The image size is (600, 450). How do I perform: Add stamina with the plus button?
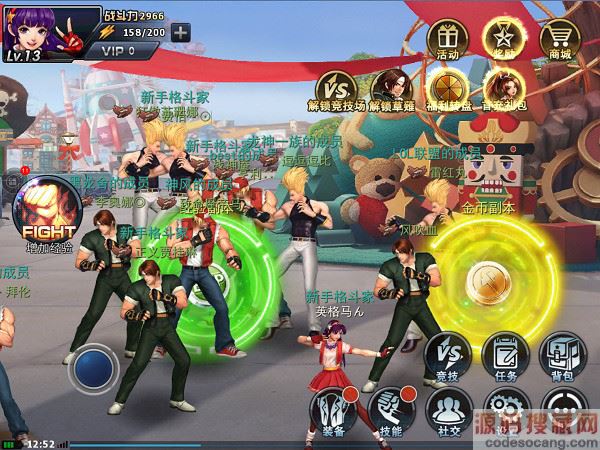(x=180, y=31)
